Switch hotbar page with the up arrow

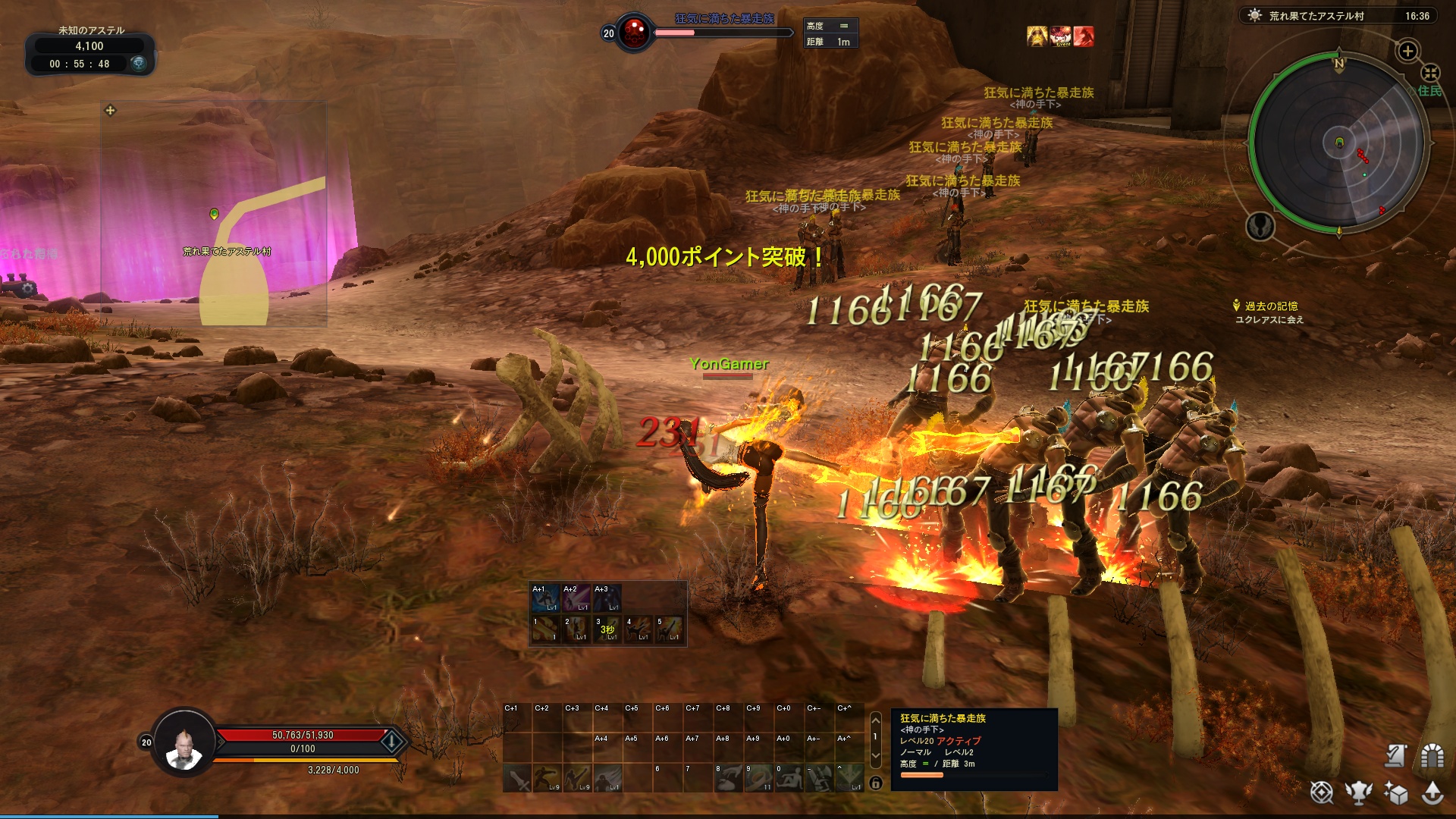876,719
